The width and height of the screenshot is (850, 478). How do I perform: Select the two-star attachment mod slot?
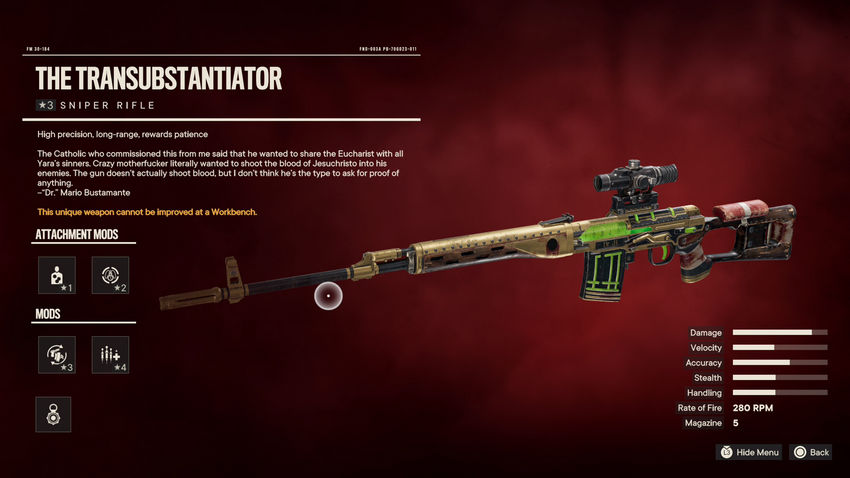pyautogui.click(x=110, y=275)
